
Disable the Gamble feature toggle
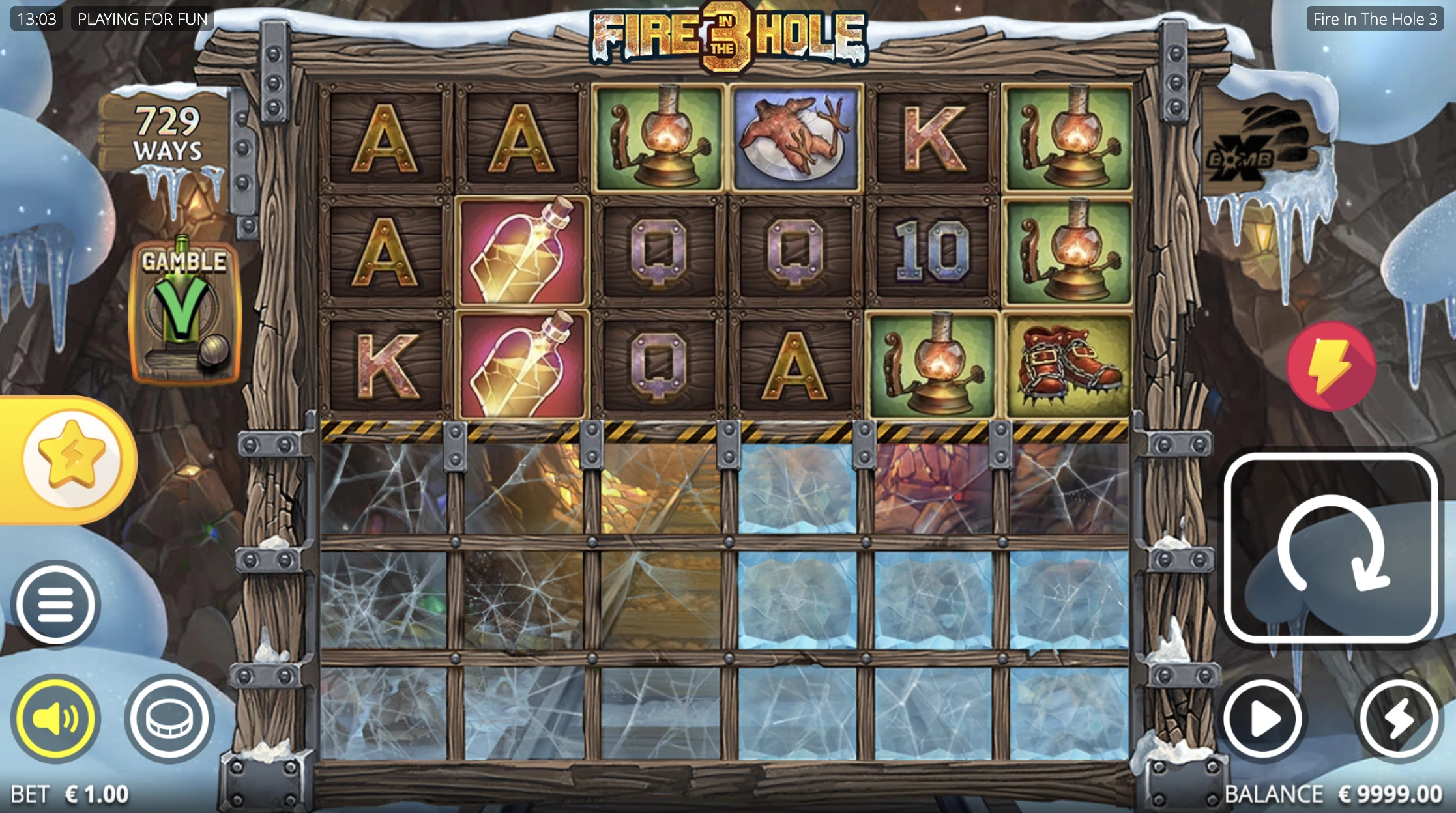tap(184, 311)
